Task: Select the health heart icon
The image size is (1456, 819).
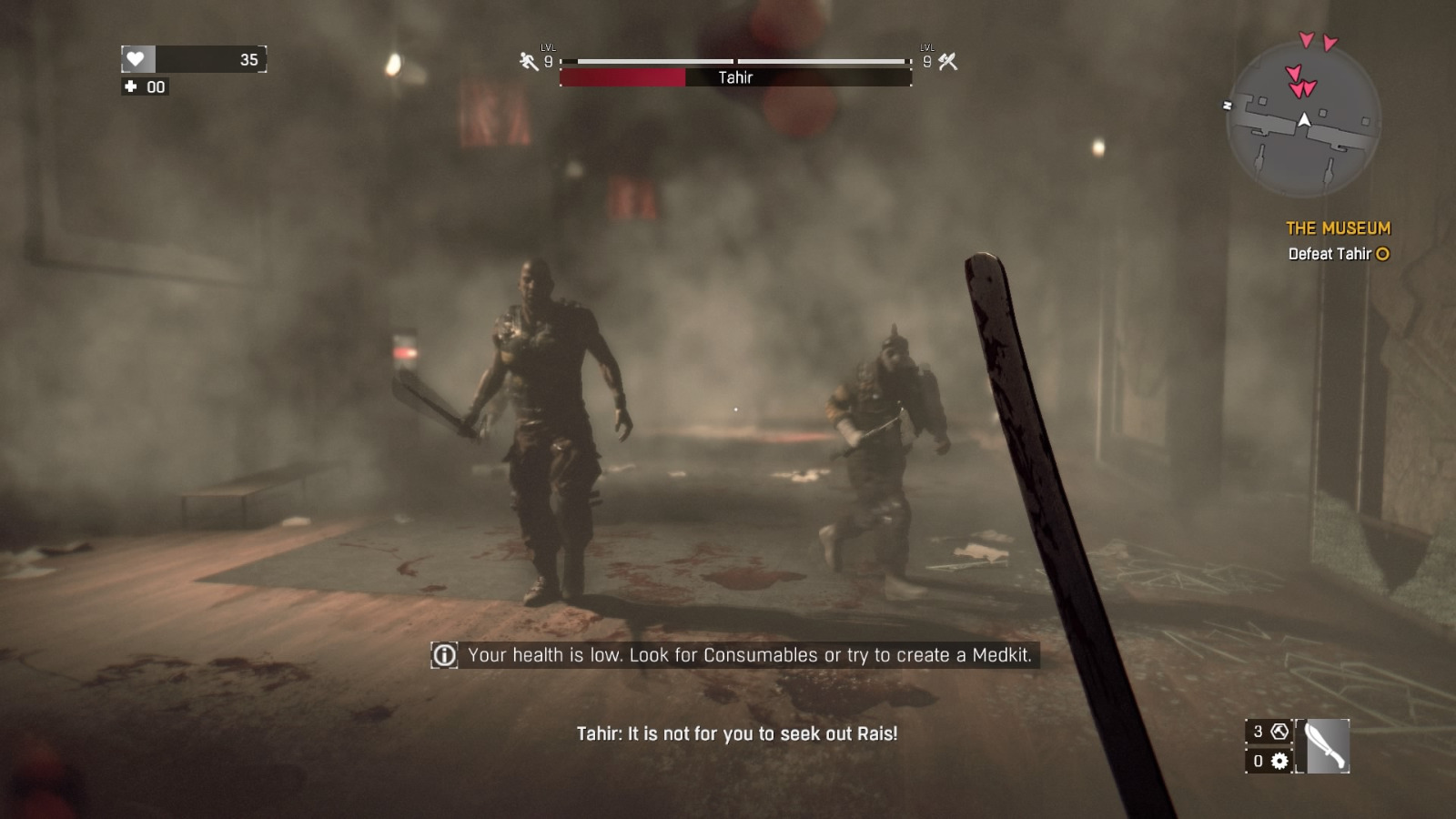Action: 135,58
